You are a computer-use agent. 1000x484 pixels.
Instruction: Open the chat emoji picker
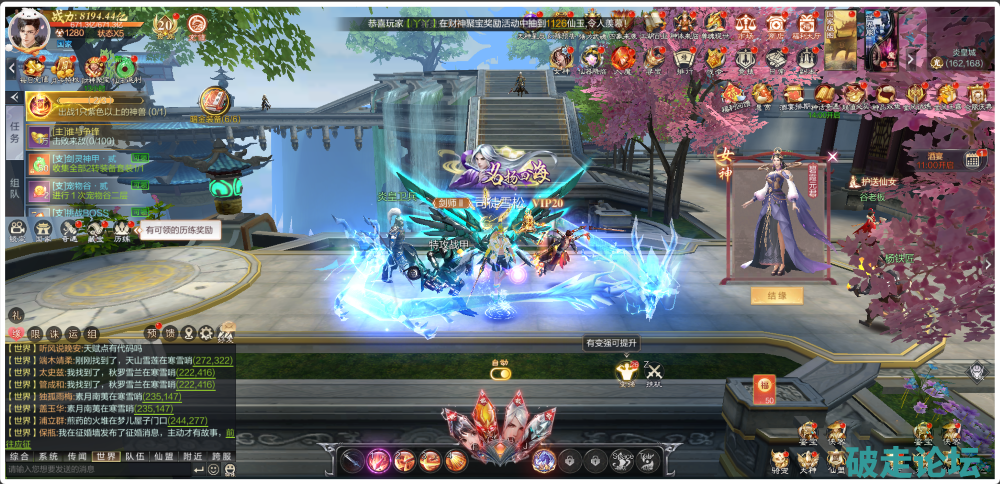pyautogui.click(x=215, y=469)
